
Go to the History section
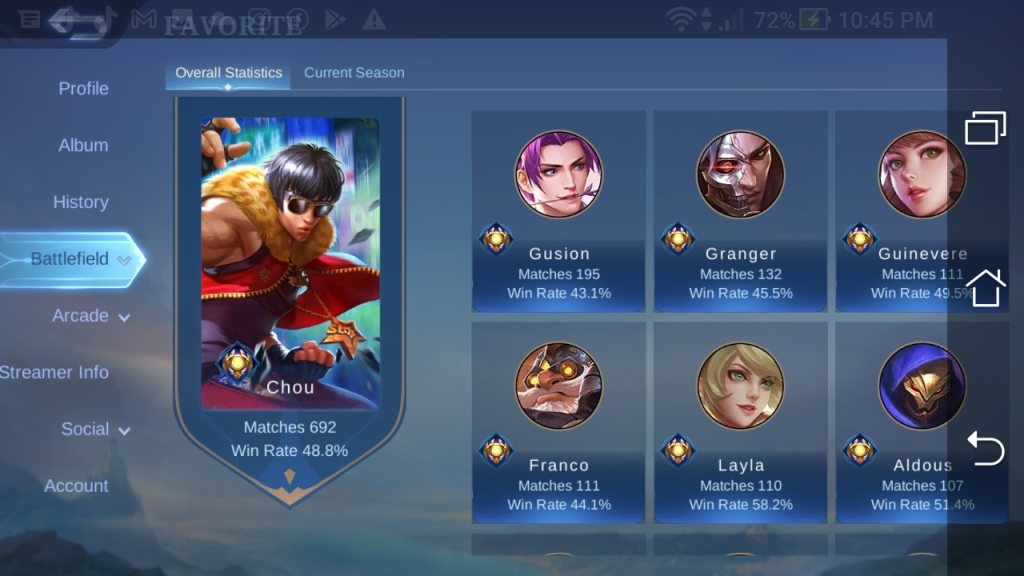(x=80, y=203)
